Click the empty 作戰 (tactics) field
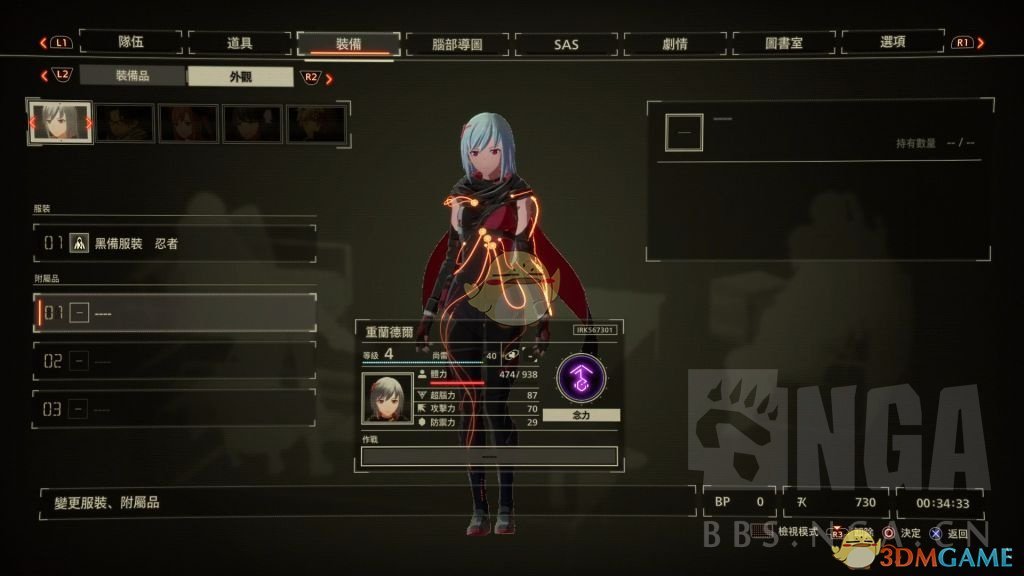This screenshot has height=576, width=1024. pos(489,456)
